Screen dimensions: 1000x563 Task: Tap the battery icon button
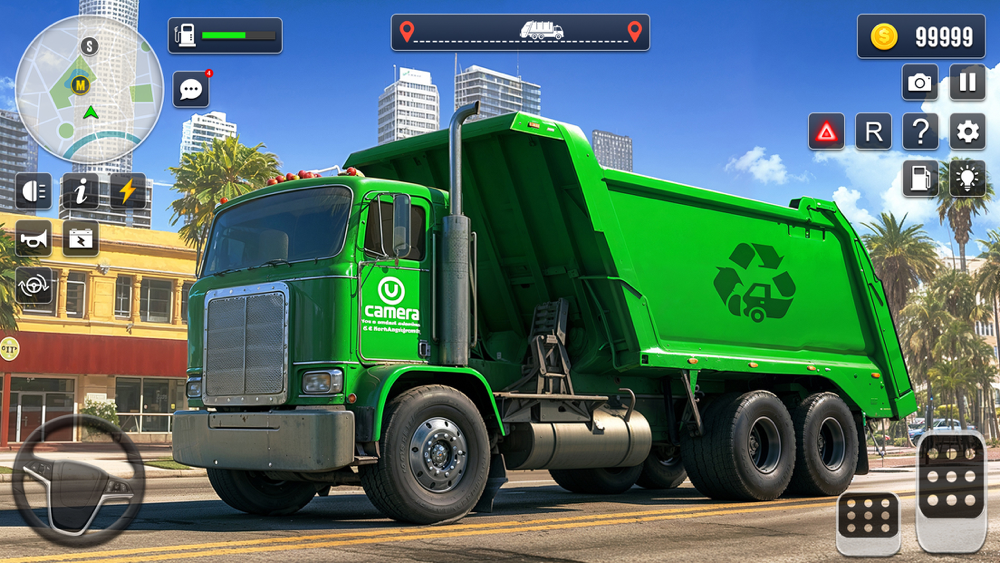pyautogui.click(x=81, y=238)
